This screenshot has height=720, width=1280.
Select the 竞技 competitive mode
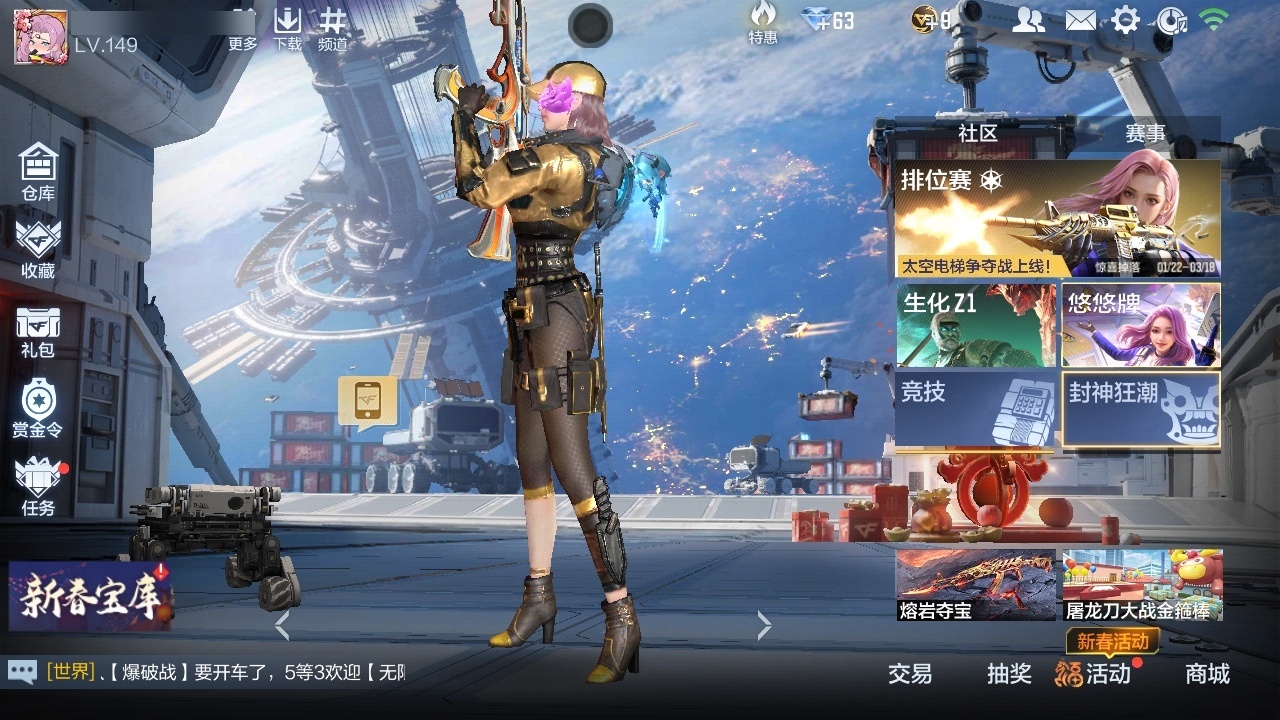click(x=976, y=408)
